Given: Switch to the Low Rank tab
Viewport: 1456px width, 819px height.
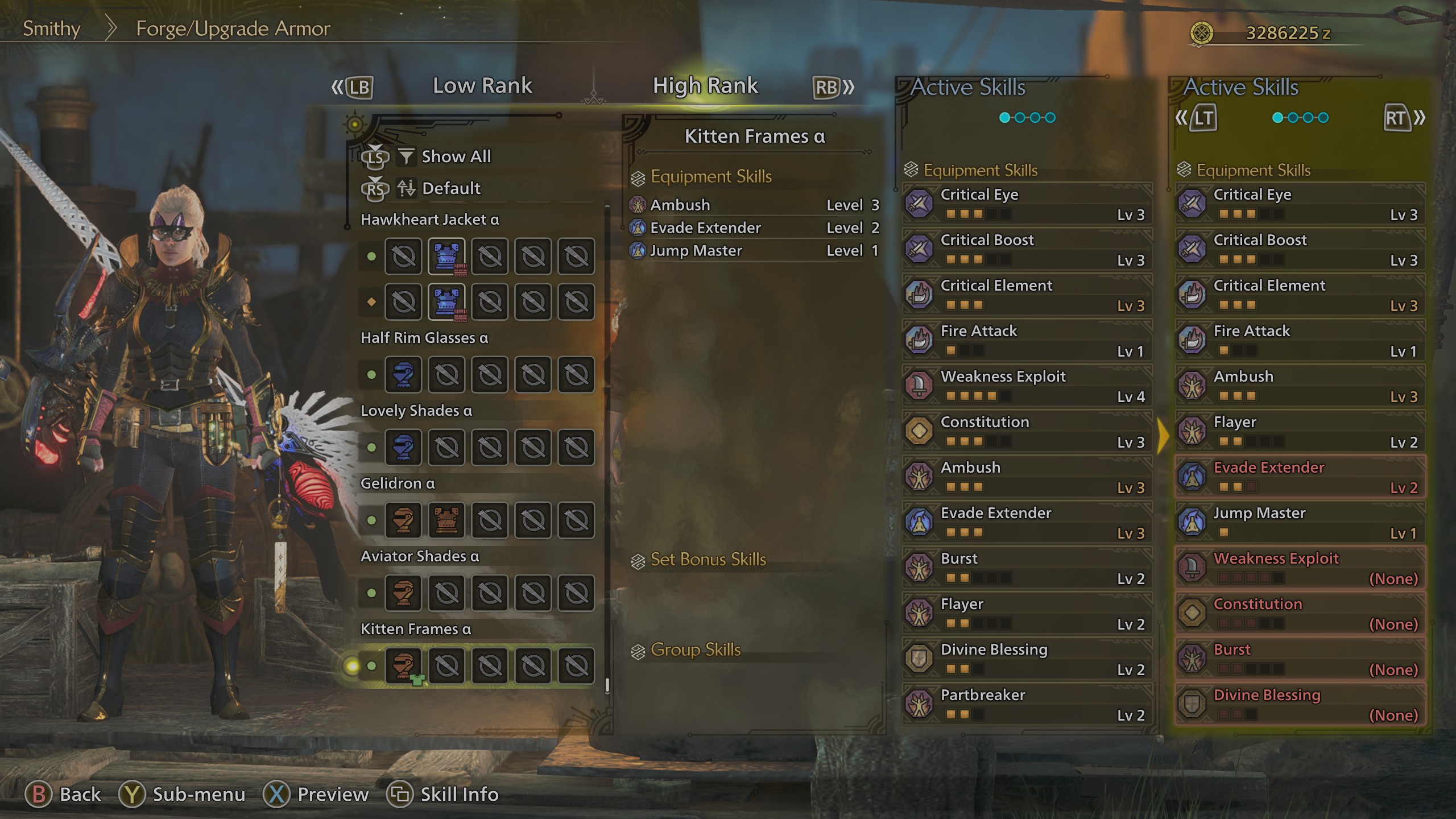Looking at the screenshot, I should coord(482,85).
